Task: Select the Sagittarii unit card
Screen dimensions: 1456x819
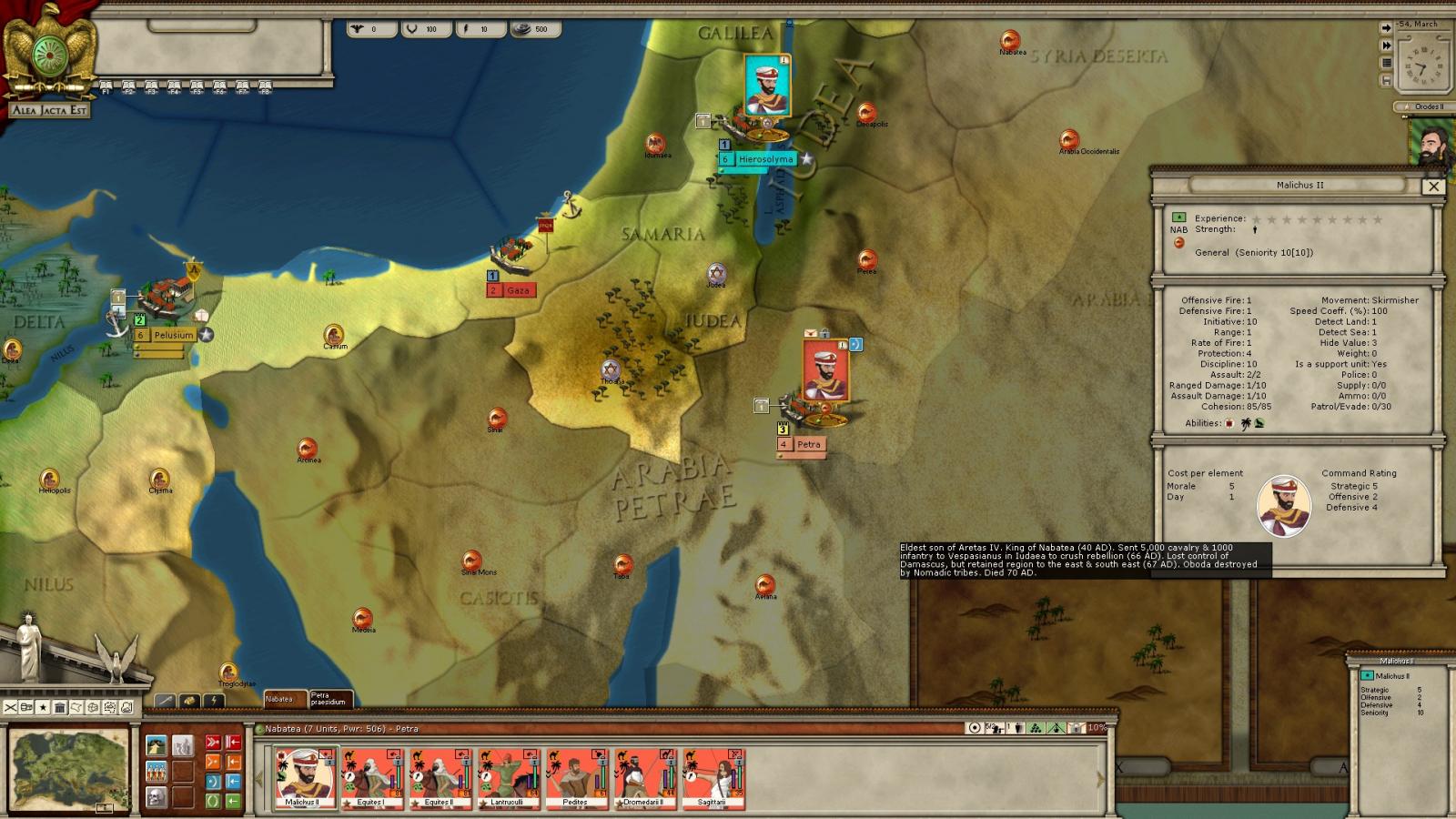Action: 713,778
